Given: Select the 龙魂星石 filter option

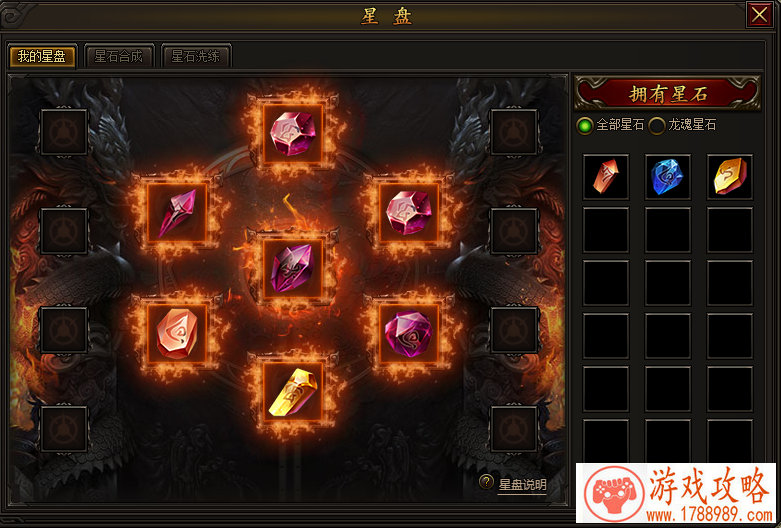Looking at the screenshot, I should point(657,125).
